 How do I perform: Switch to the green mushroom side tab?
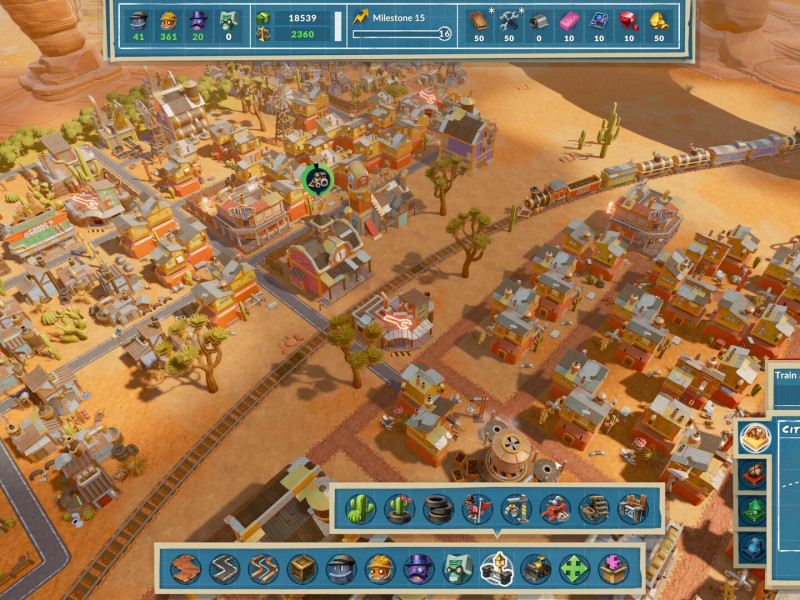pos(753,510)
